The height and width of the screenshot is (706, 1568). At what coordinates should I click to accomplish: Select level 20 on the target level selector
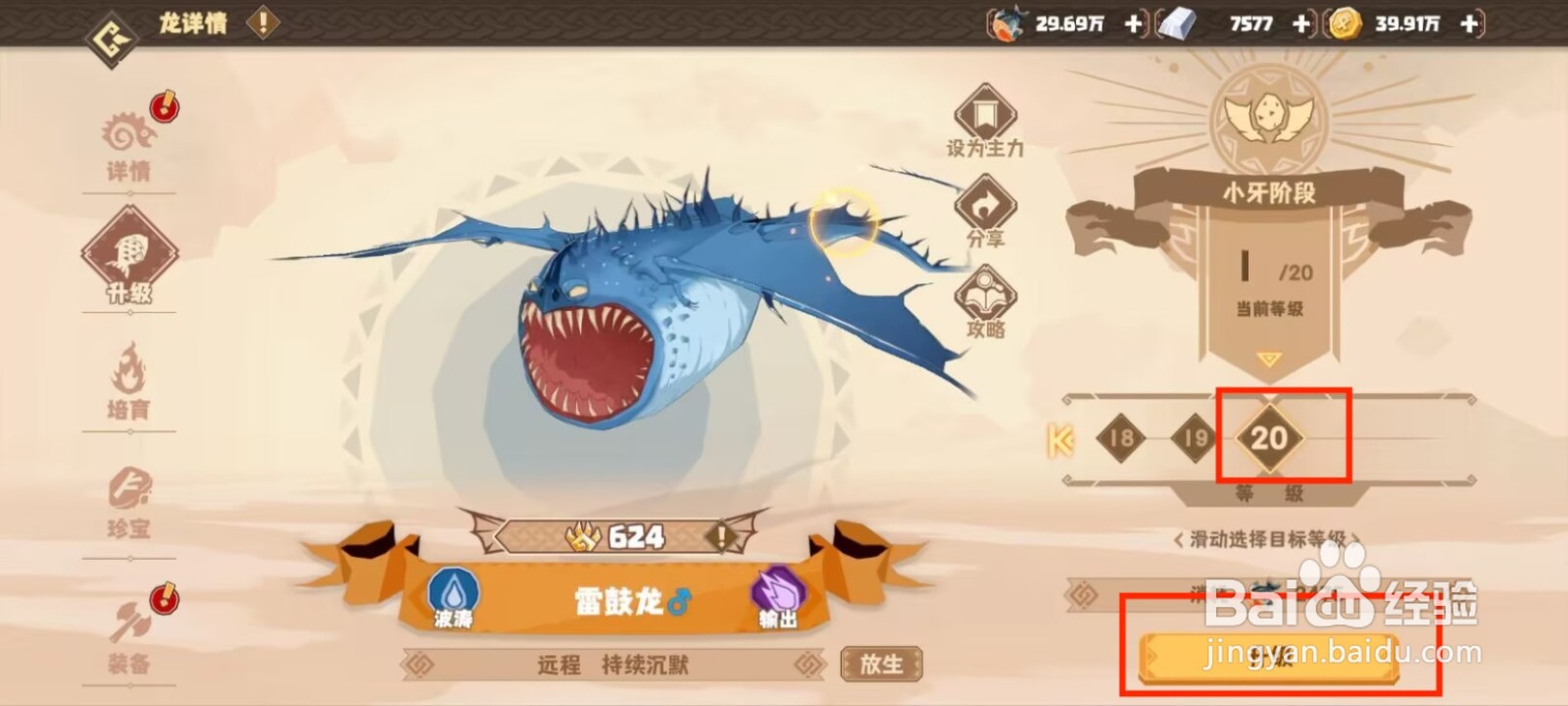(1271, 438)
